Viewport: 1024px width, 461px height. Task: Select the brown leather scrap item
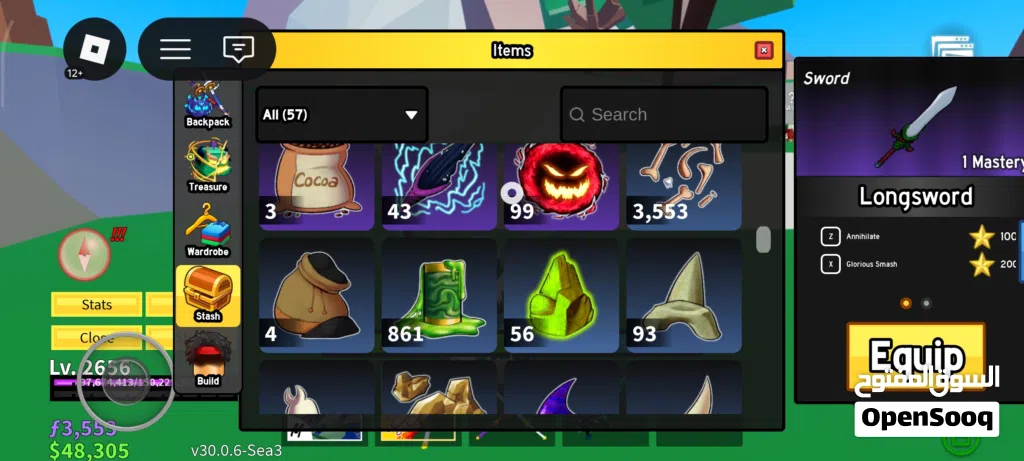[x=317, y=295]
